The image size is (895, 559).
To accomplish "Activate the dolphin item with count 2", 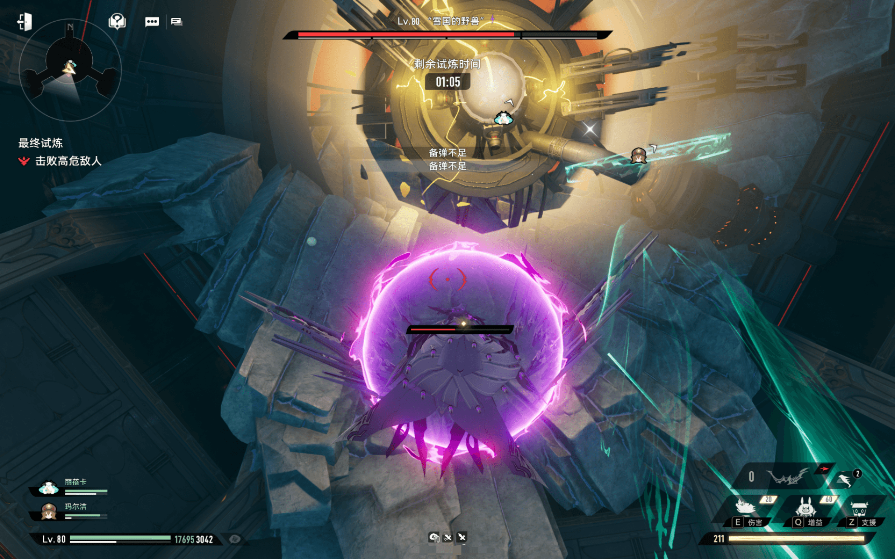I will point(845,479).
